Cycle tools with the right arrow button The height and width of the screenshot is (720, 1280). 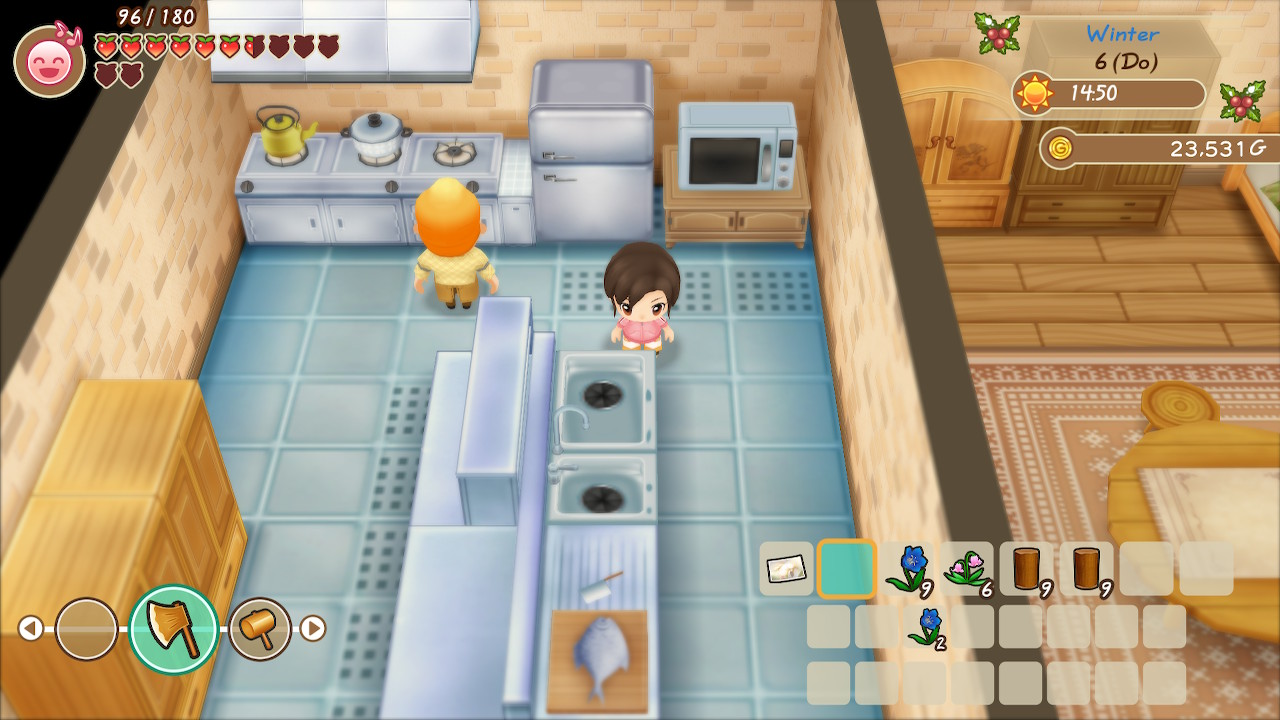(x=313, y=628)
